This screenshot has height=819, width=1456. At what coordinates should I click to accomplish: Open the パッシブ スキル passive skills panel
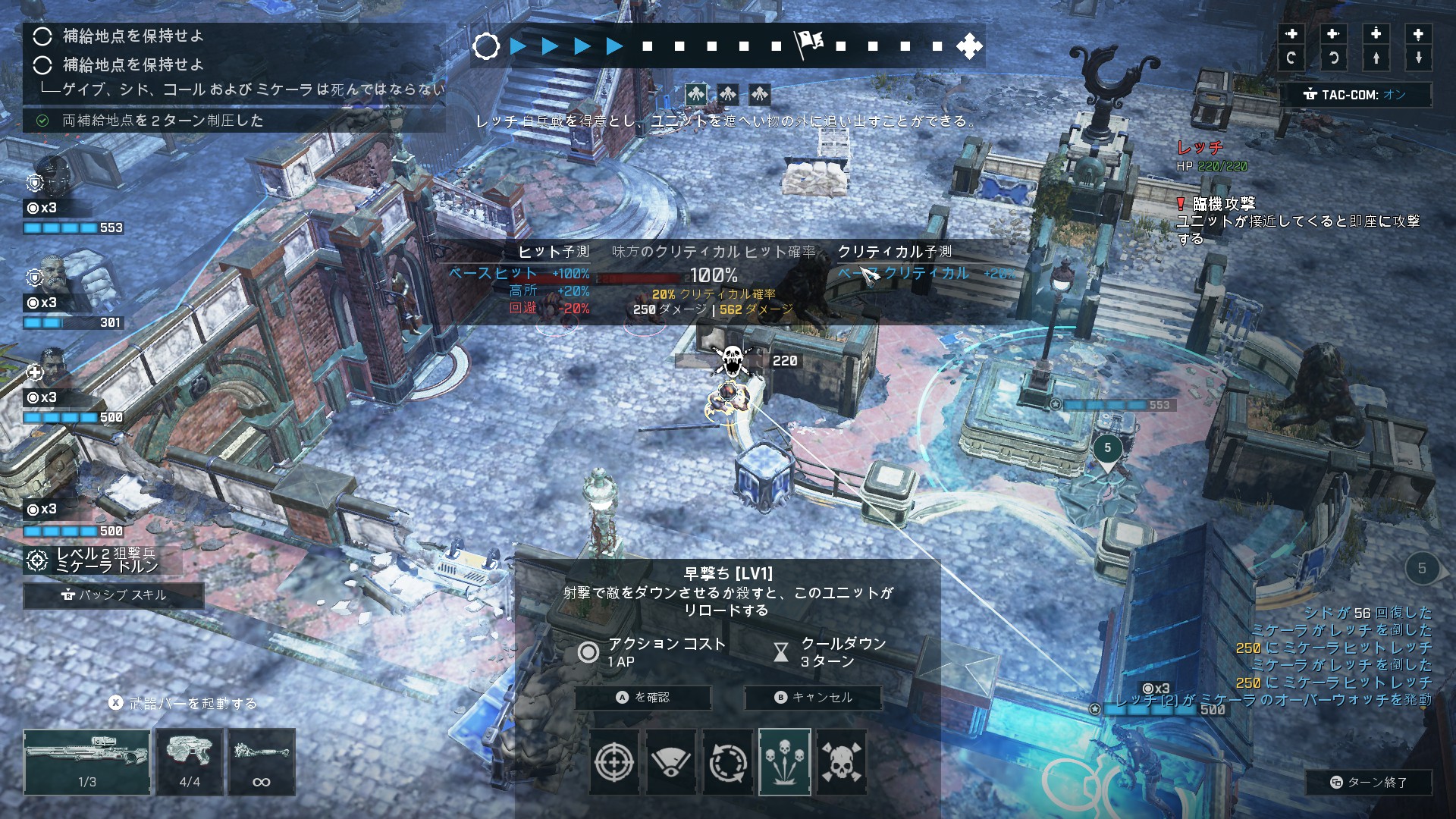pyautogui.click(x=114, y=595)
